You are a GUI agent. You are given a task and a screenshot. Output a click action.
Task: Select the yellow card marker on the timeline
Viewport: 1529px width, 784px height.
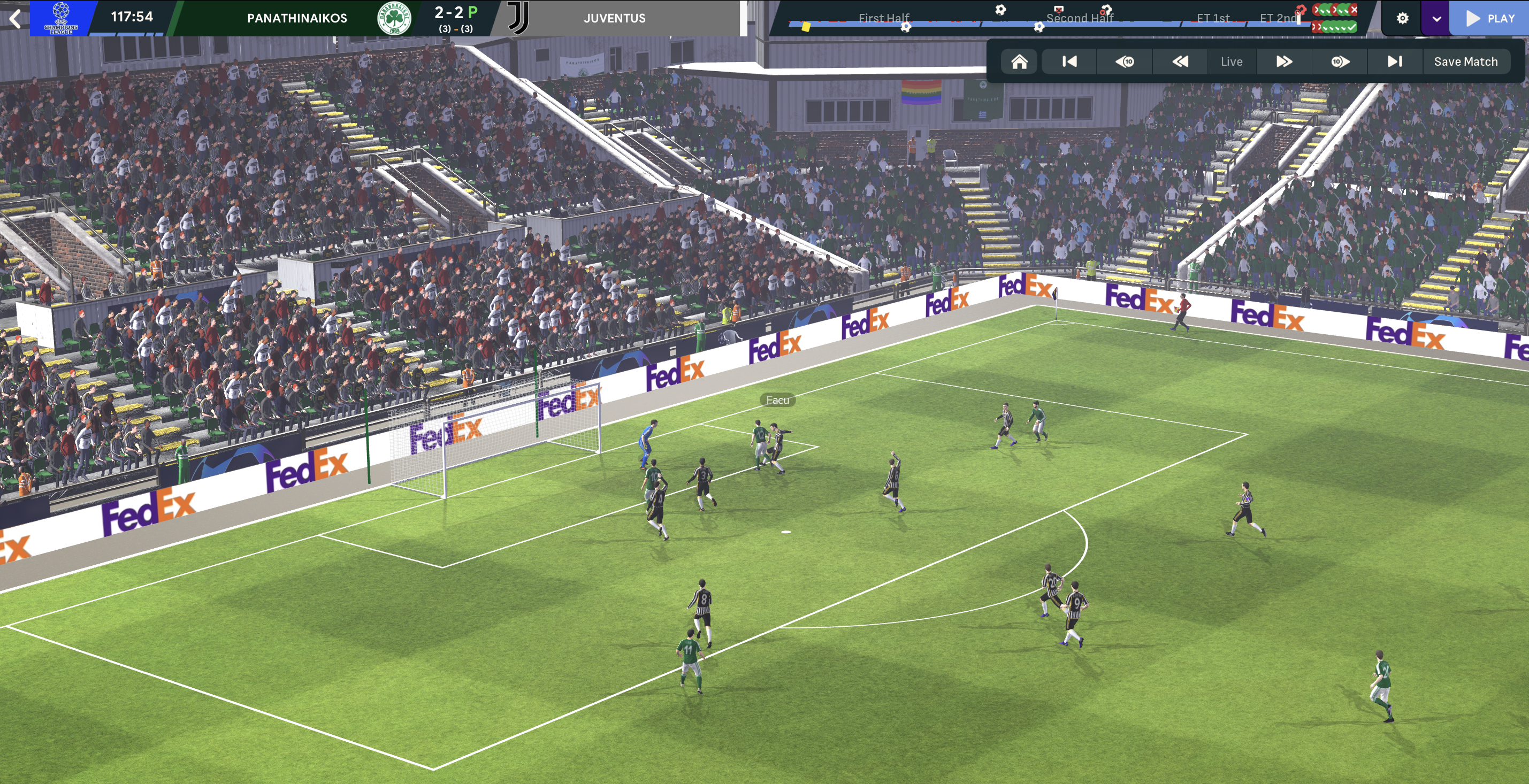[x=806, y=27]
